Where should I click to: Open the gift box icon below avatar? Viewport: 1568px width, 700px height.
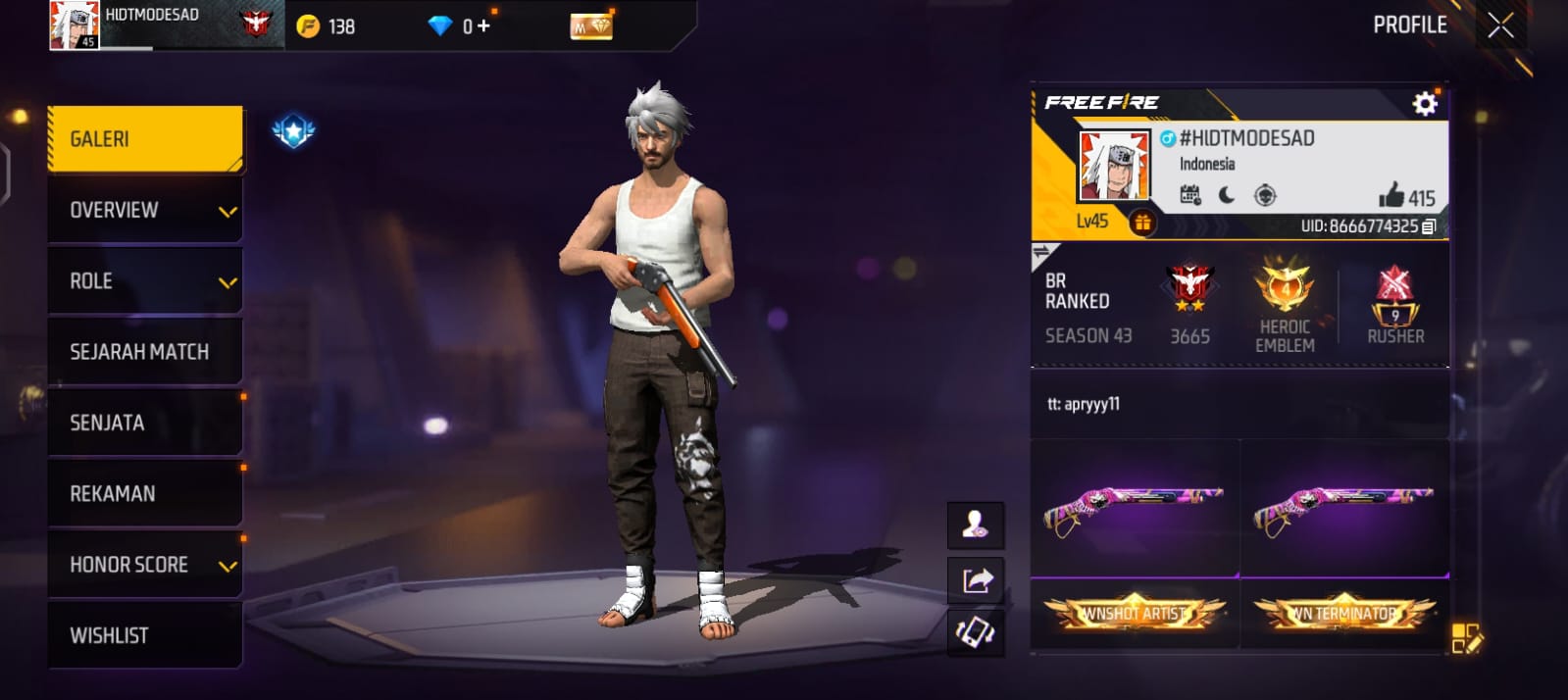(x=1141, y=223)
